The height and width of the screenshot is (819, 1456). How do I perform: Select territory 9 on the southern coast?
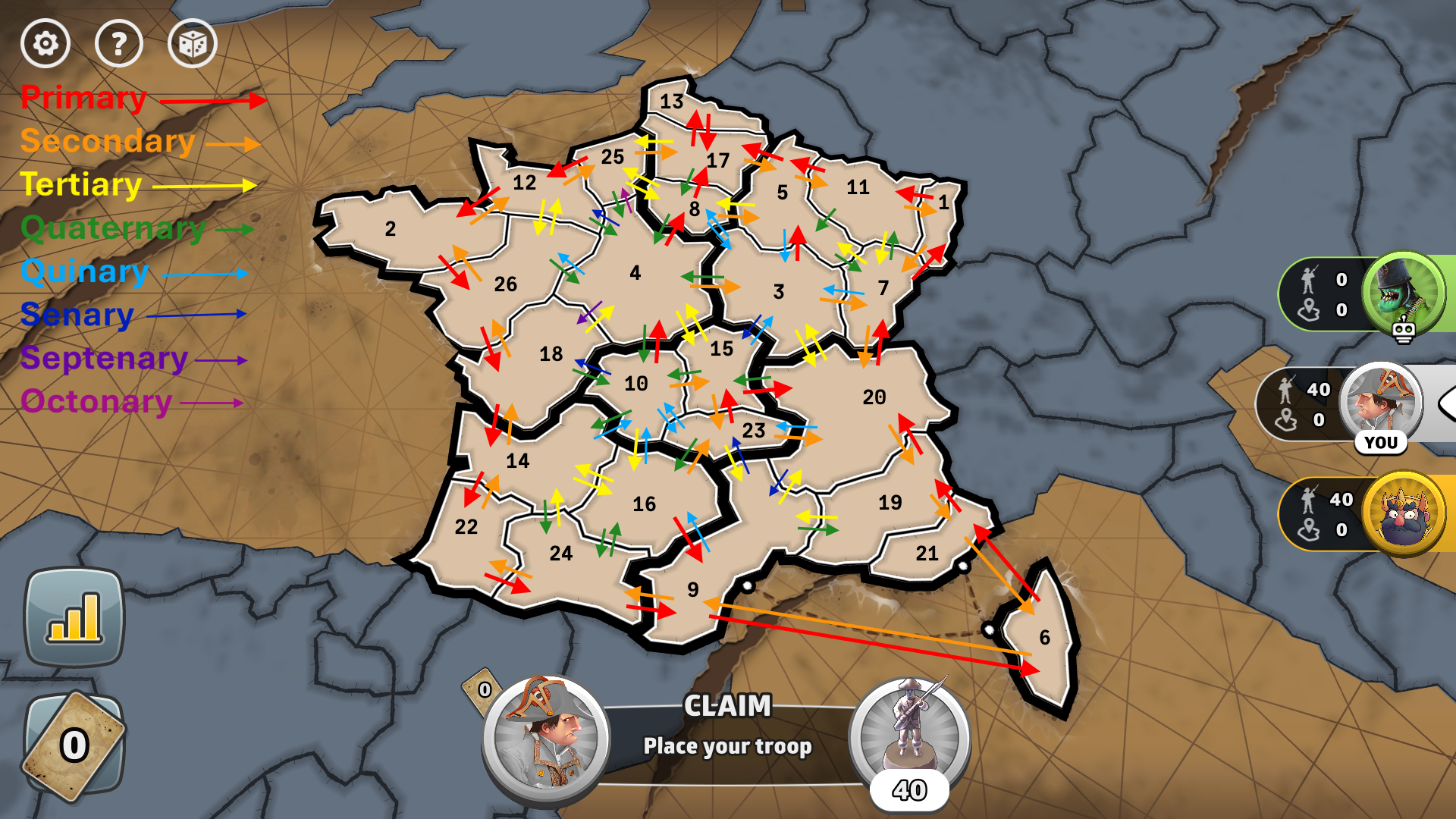click(x=692, y=590)
